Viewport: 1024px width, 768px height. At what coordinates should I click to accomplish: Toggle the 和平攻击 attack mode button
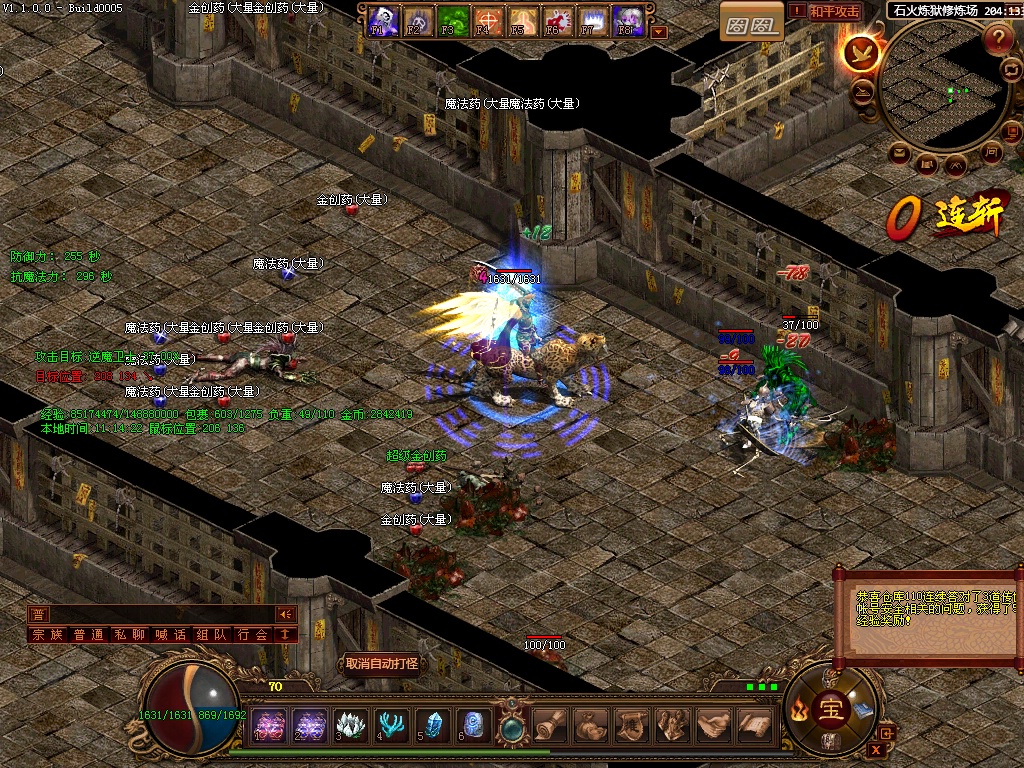[x=835, y=11]
